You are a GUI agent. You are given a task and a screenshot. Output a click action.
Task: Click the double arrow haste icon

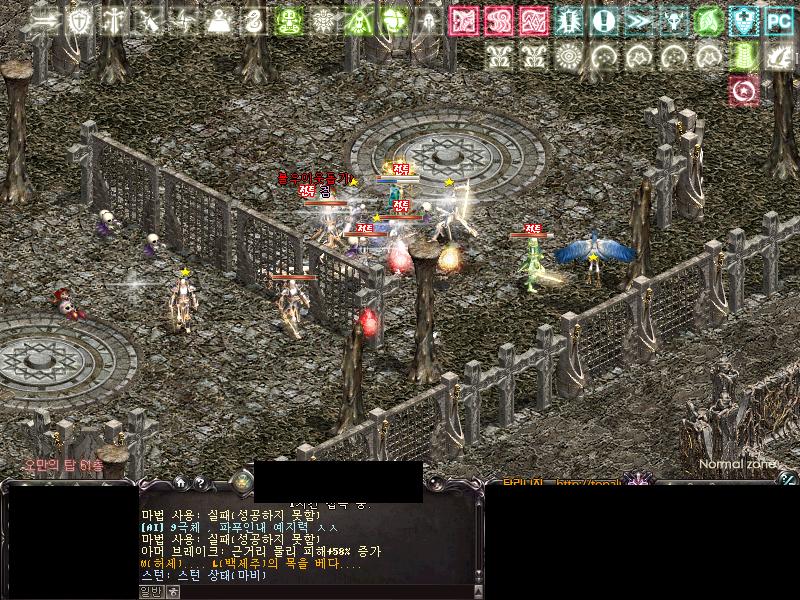coord(638,20)
